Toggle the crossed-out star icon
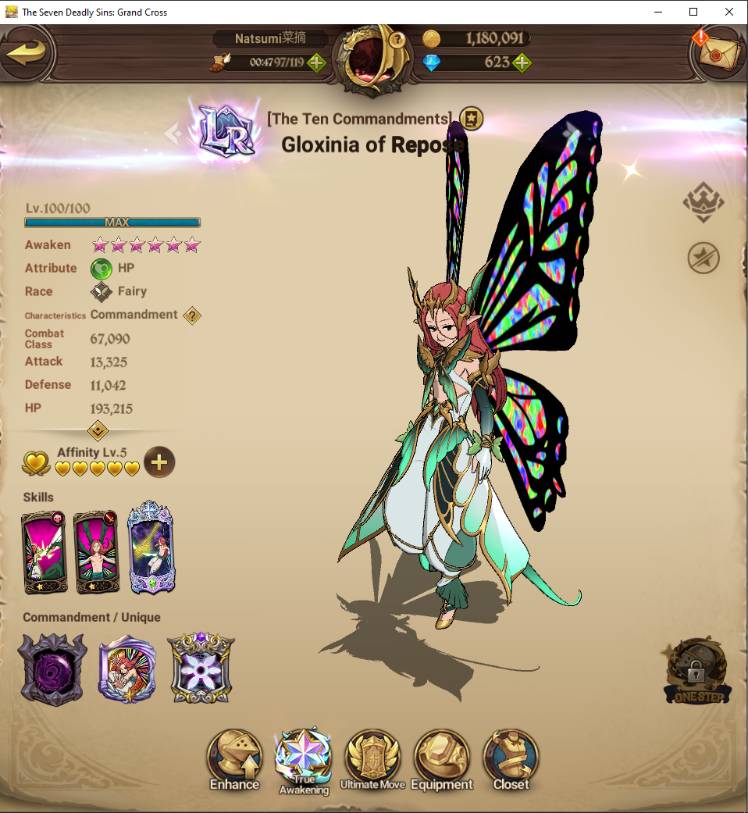Image resolution: width=748 pixels, height=813 pixels. point(703,258)
